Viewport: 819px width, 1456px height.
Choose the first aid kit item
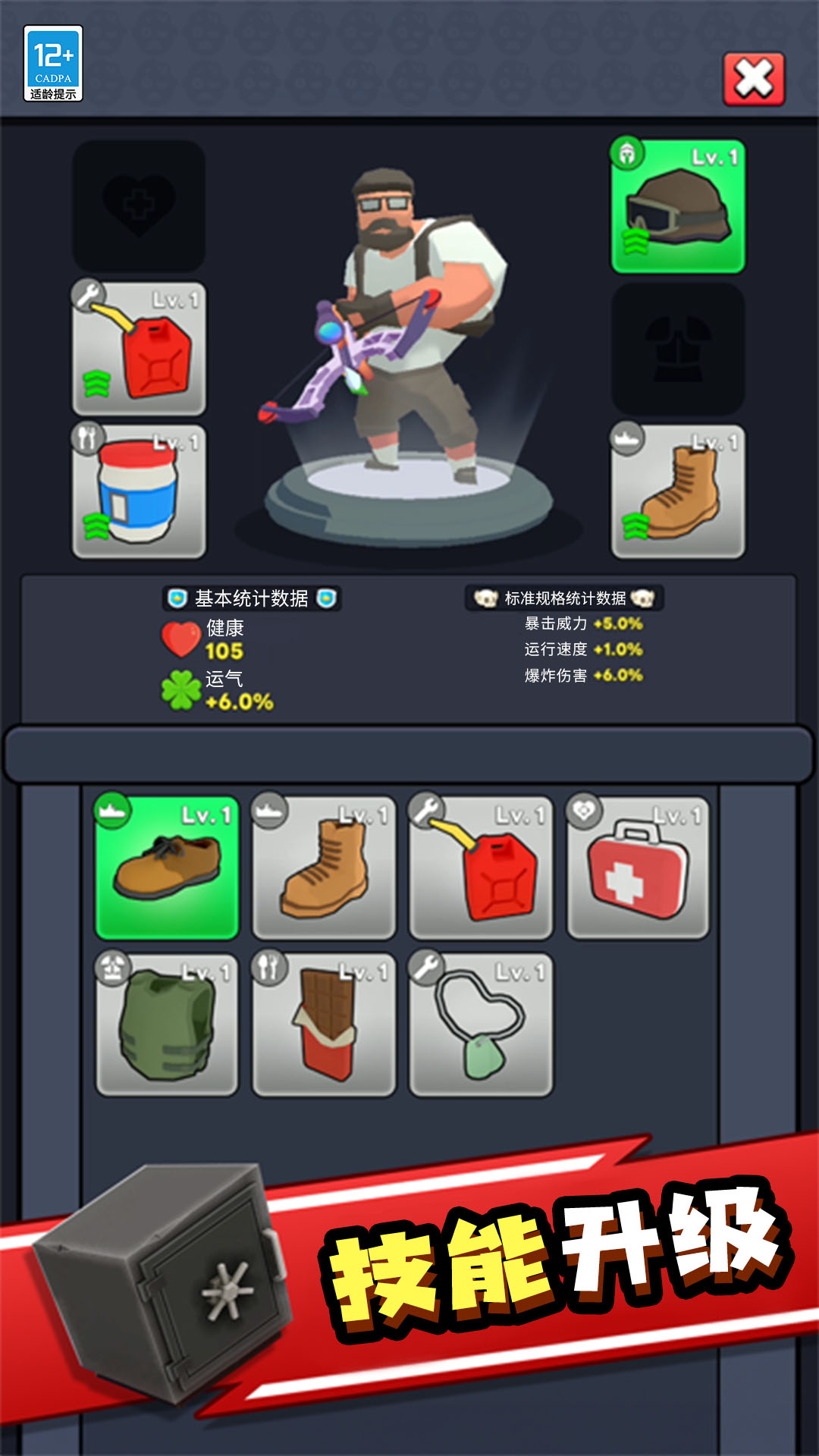pos(638,868)
